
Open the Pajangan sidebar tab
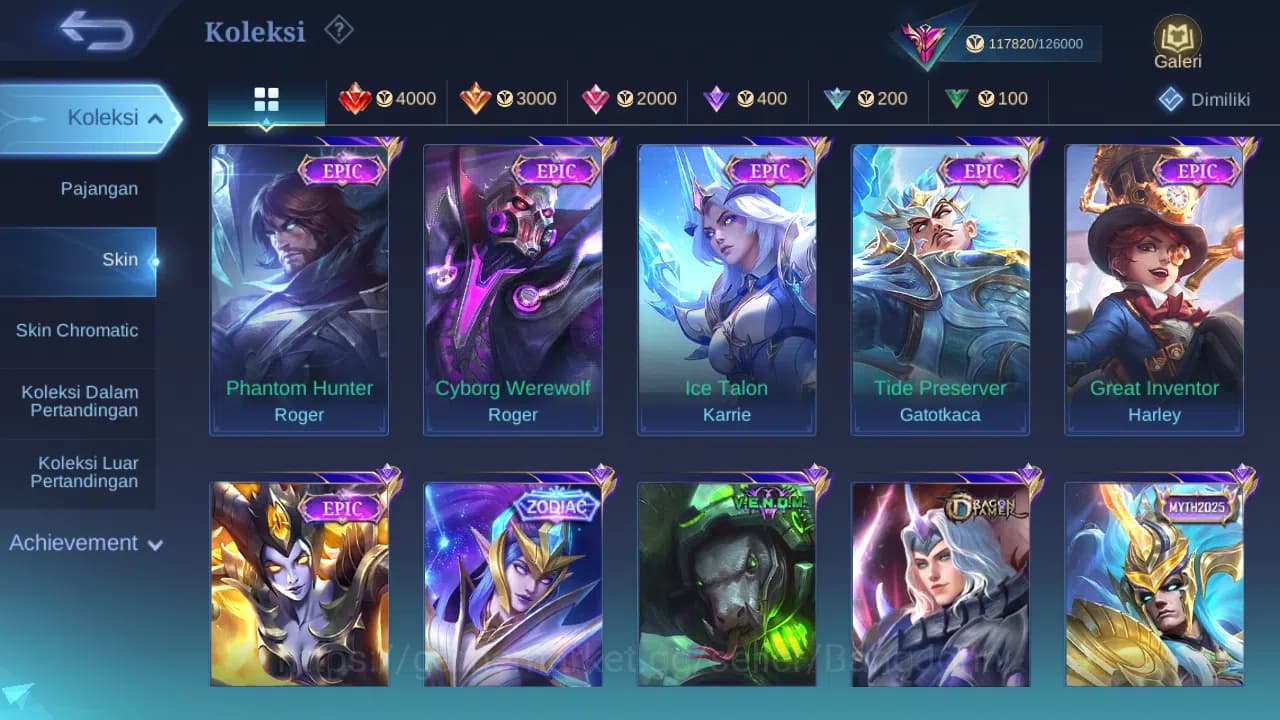click(97, 188)
